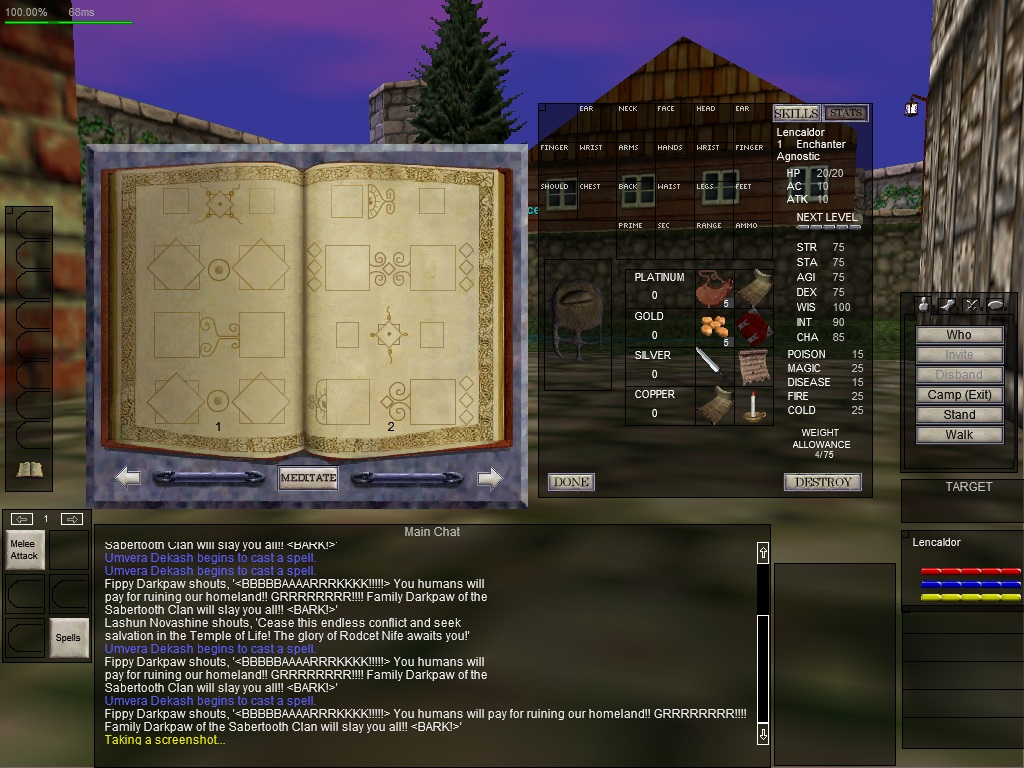Open the spellbook icon below the gem slots
1024x768 pixels.
pos(29,469)
